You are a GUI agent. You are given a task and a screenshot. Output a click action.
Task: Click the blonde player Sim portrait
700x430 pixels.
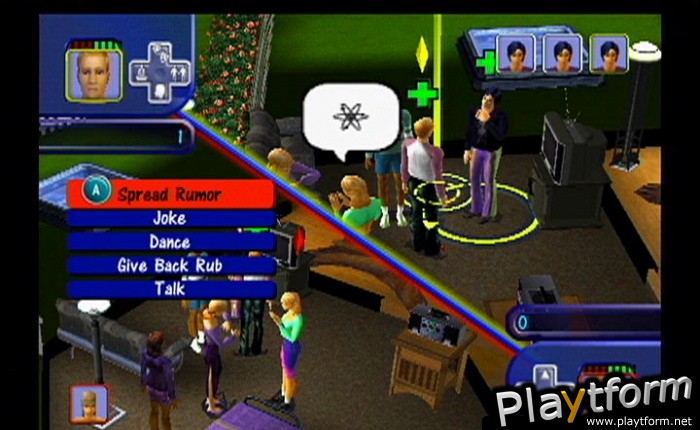(x=93, y=75)
